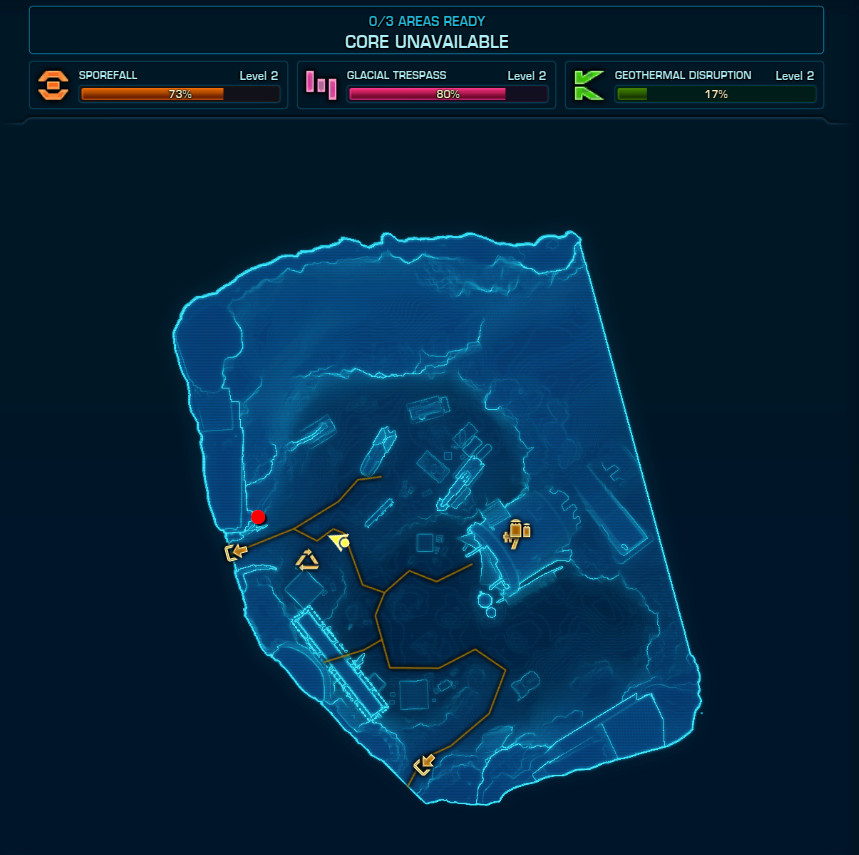Click the triangular recycle-arrows map marker
This screenshot has width=859, height=855.
point(308,561)
